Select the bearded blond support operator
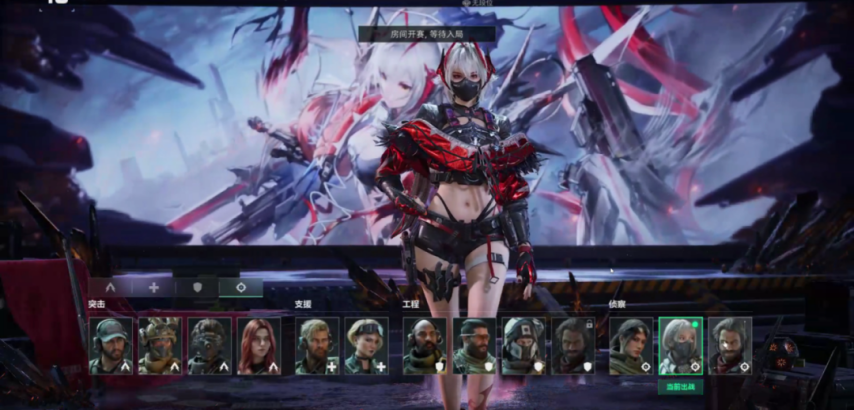The image size is (854, 410). click(x=316, y=346)
